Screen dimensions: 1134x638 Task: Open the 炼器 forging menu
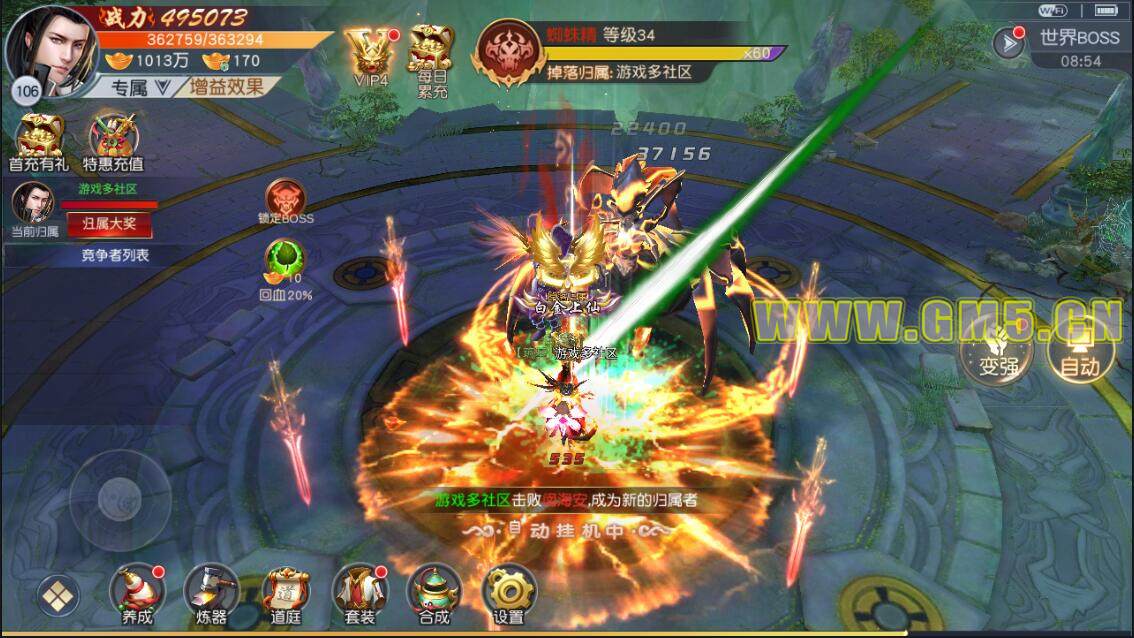[x=212, y=594]
